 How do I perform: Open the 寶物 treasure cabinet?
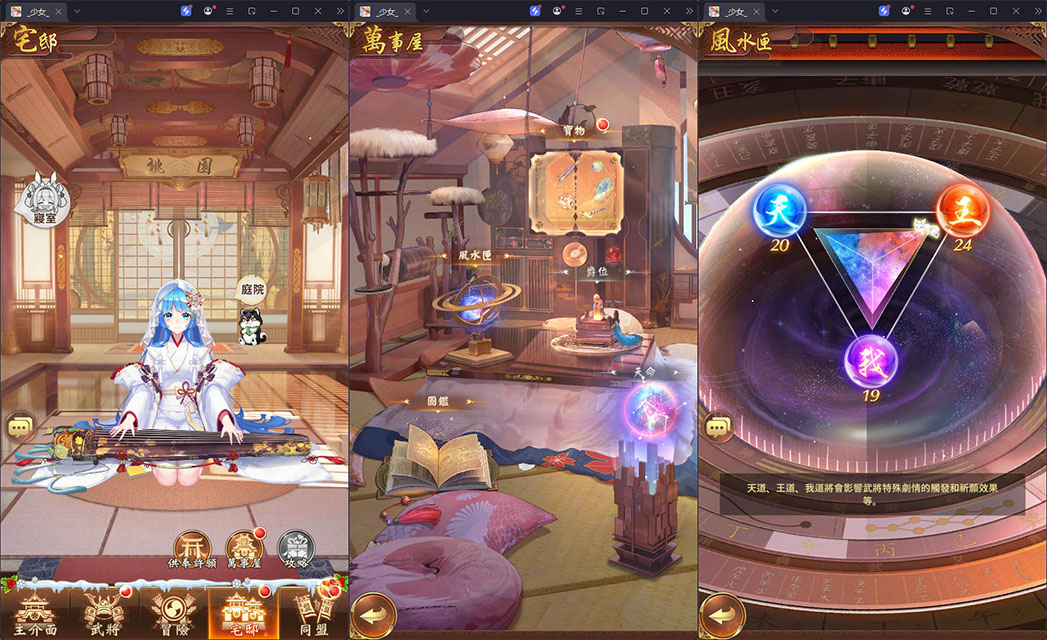pyautogui.click(x=576, y=197)
